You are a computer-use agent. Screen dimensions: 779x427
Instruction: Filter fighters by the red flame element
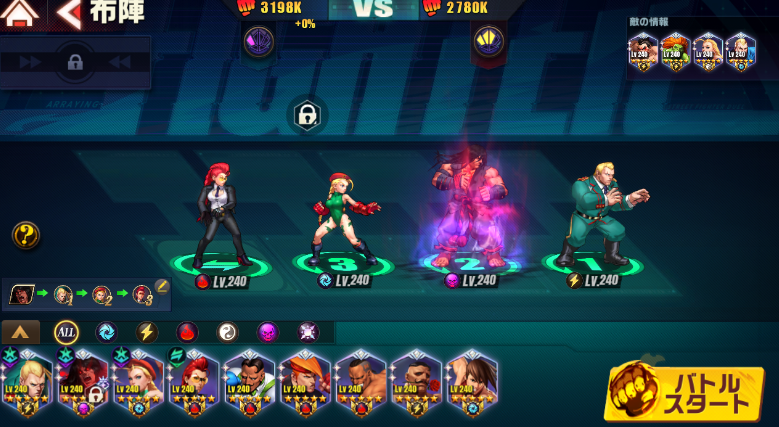point(187,332)
